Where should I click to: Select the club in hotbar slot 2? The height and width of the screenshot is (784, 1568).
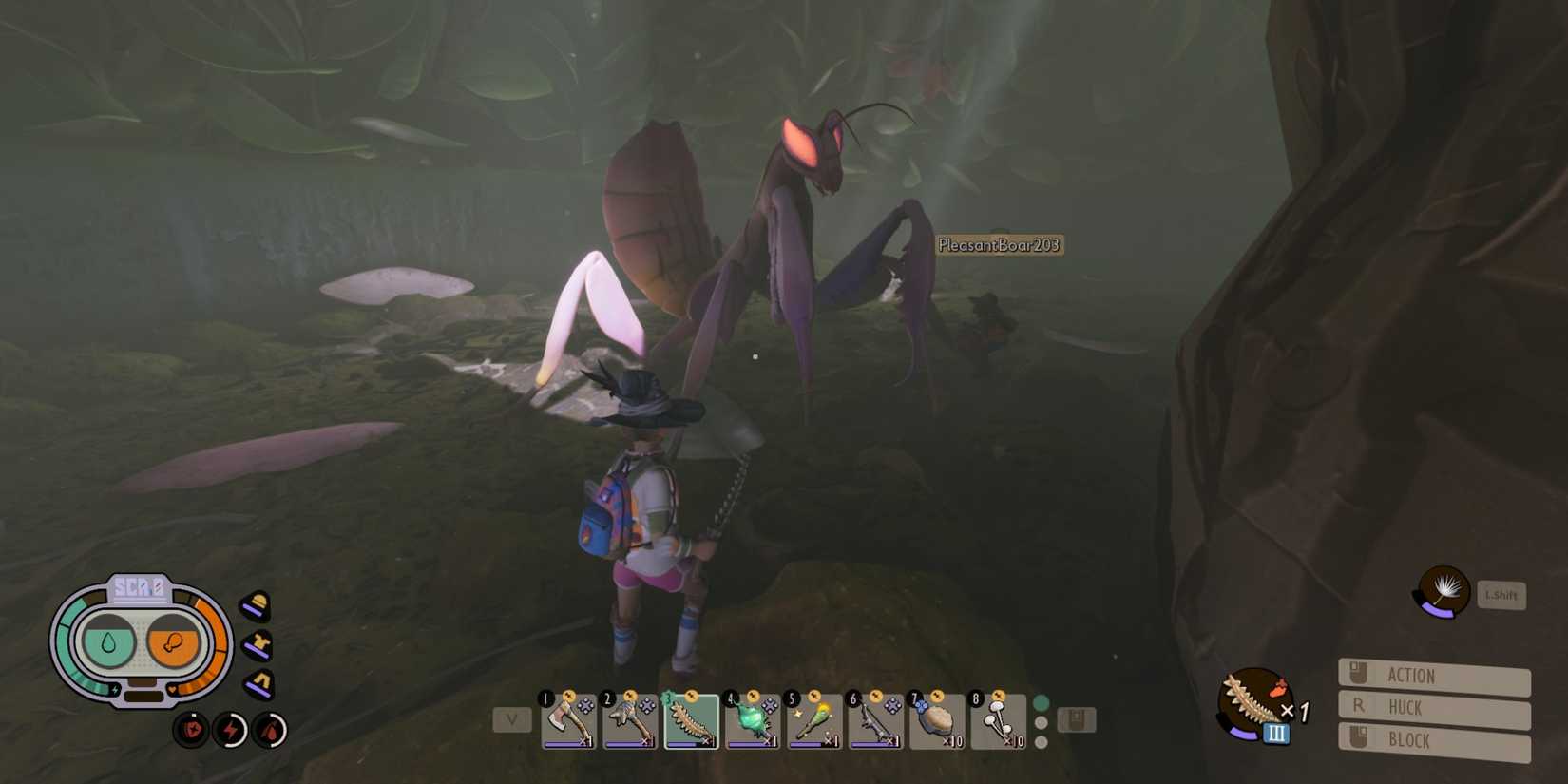pos(629,720)
